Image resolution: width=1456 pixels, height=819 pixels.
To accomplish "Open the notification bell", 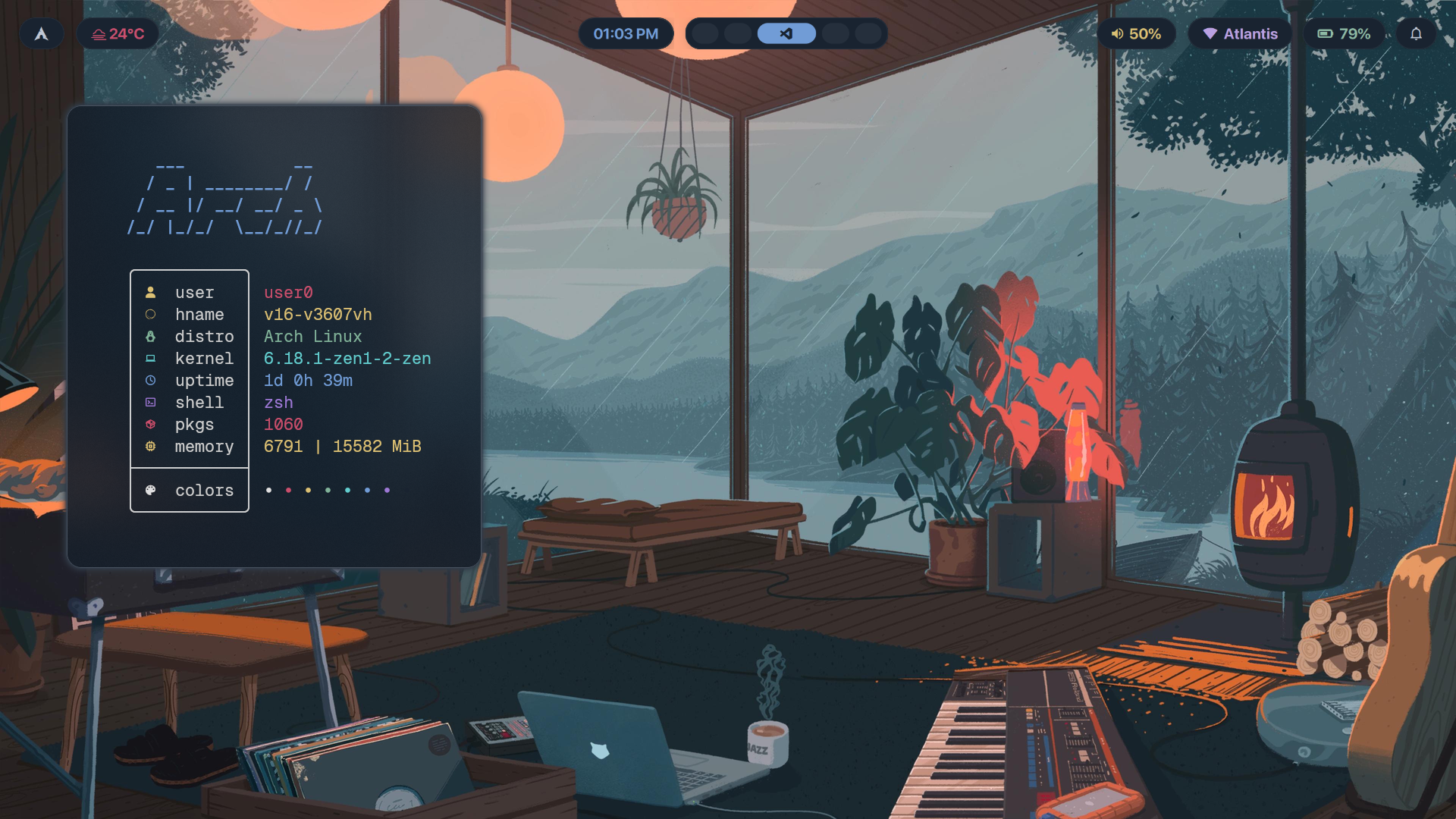I will click(x=1416, y=34).
